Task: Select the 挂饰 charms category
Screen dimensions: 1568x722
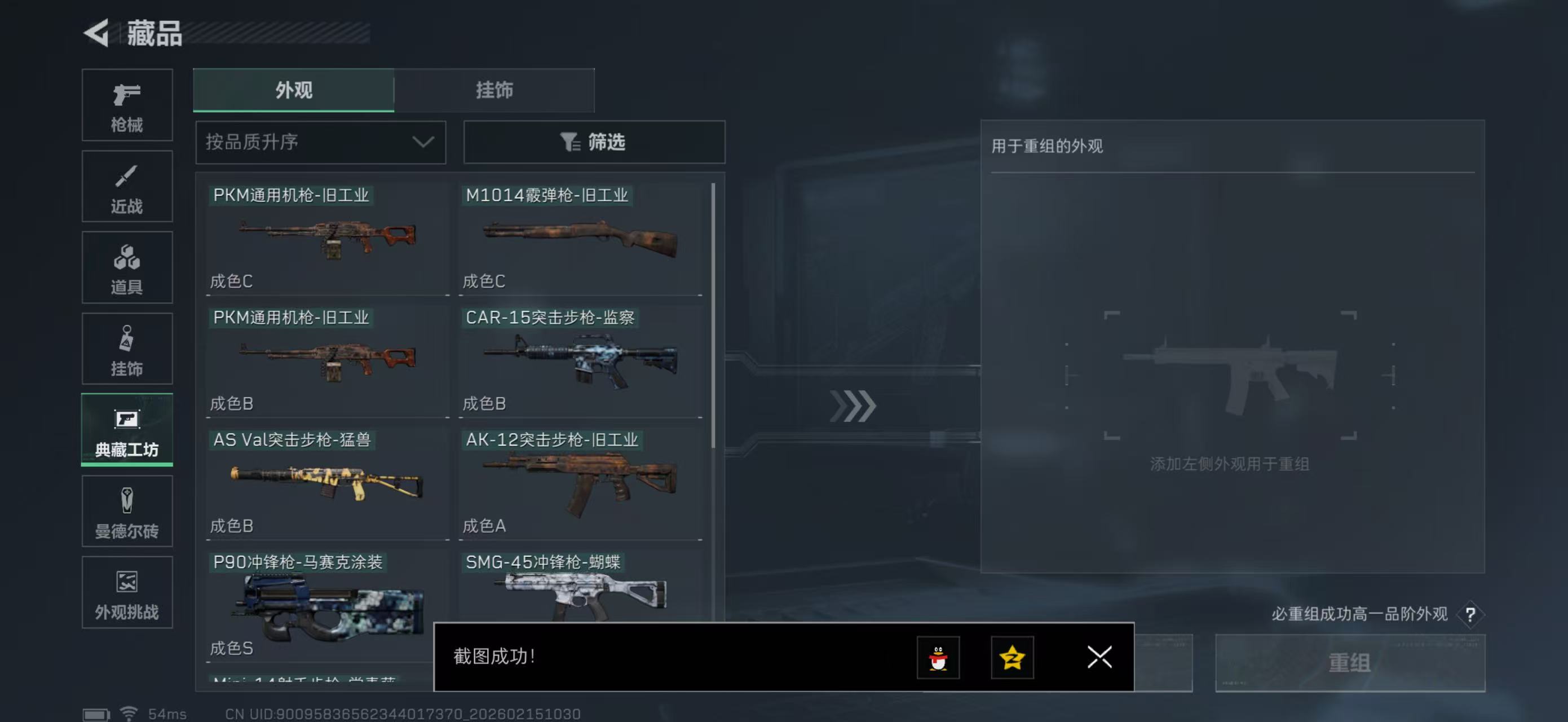Action: pos(127,348)
